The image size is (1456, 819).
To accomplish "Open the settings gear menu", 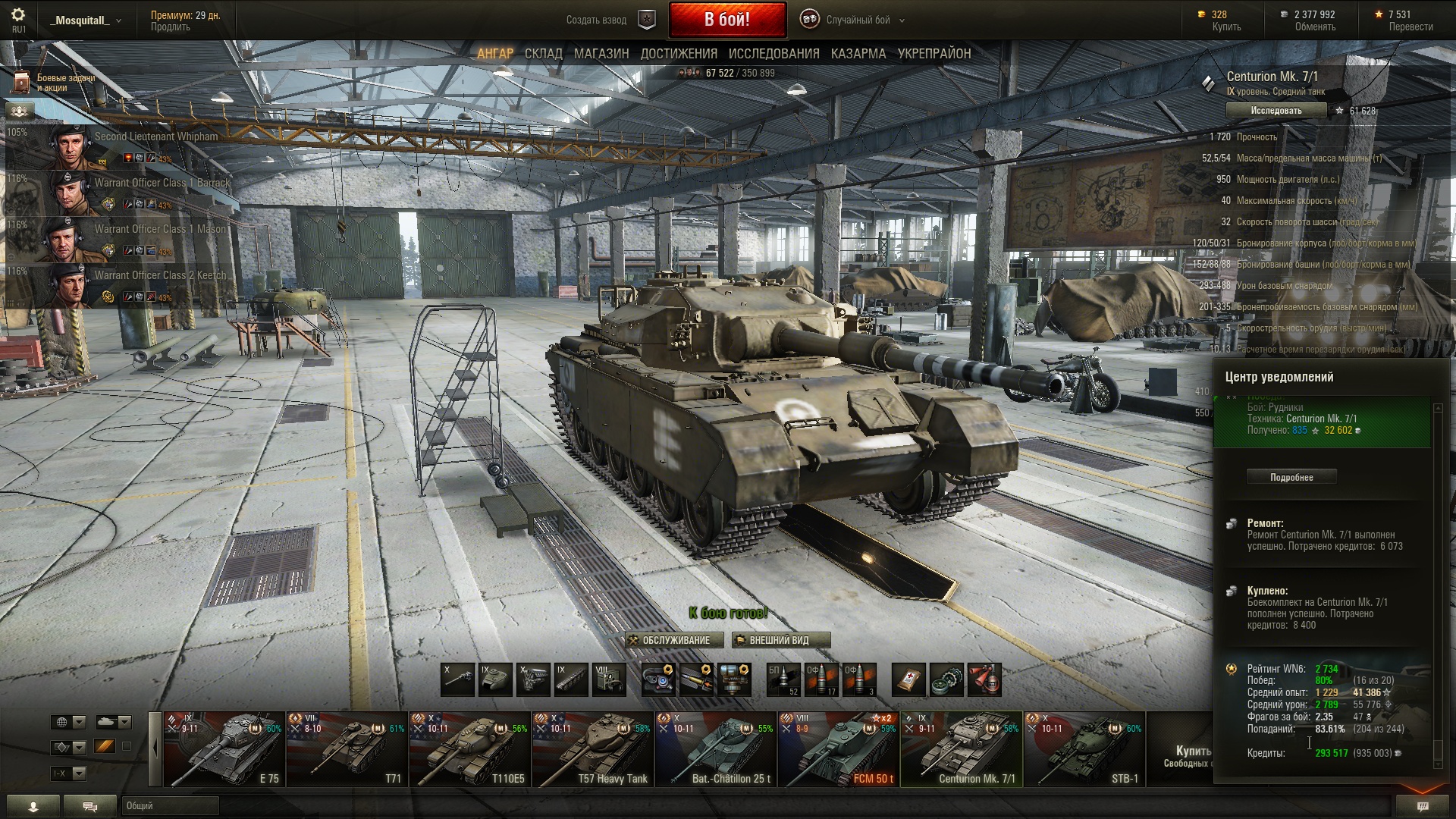I will coord(18,15).
